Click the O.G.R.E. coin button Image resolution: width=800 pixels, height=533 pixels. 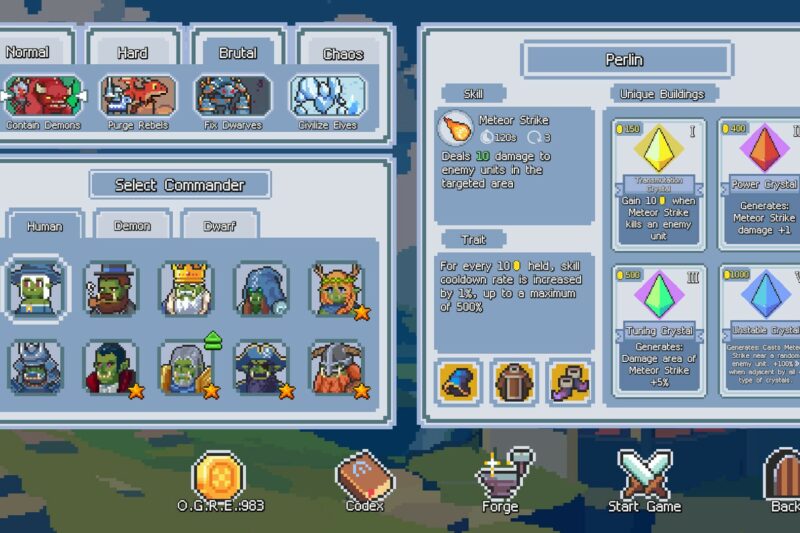pos(219,481)
